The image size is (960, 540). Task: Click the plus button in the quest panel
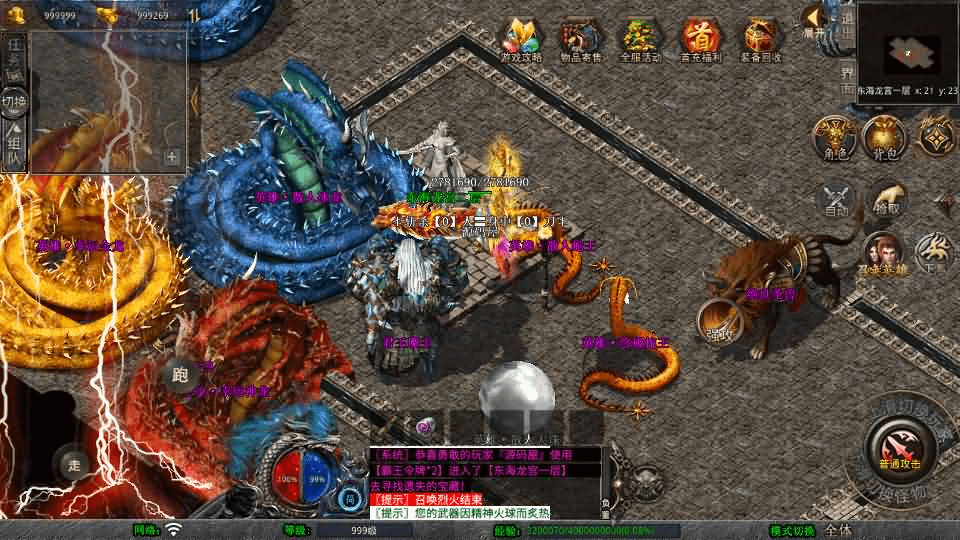pos(172,157)
